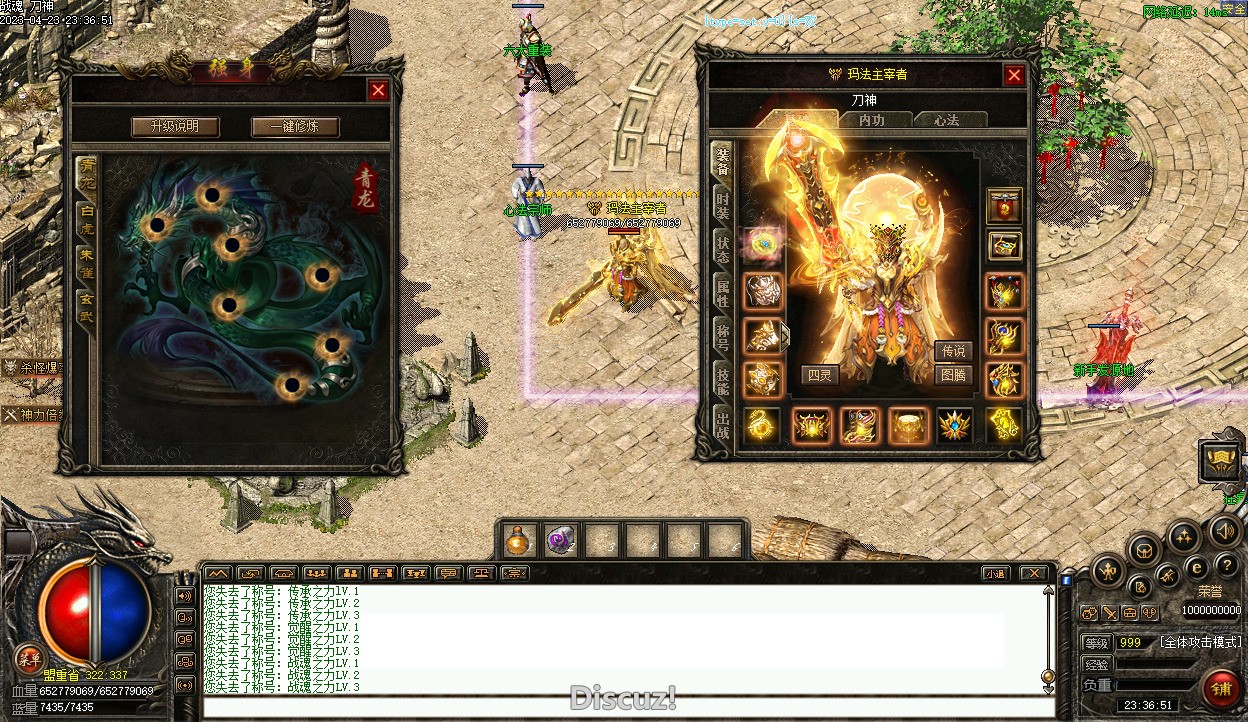Open the treasure chest equipment slot
Viewport: 1248px width, 722px height.
point(1005,245)
